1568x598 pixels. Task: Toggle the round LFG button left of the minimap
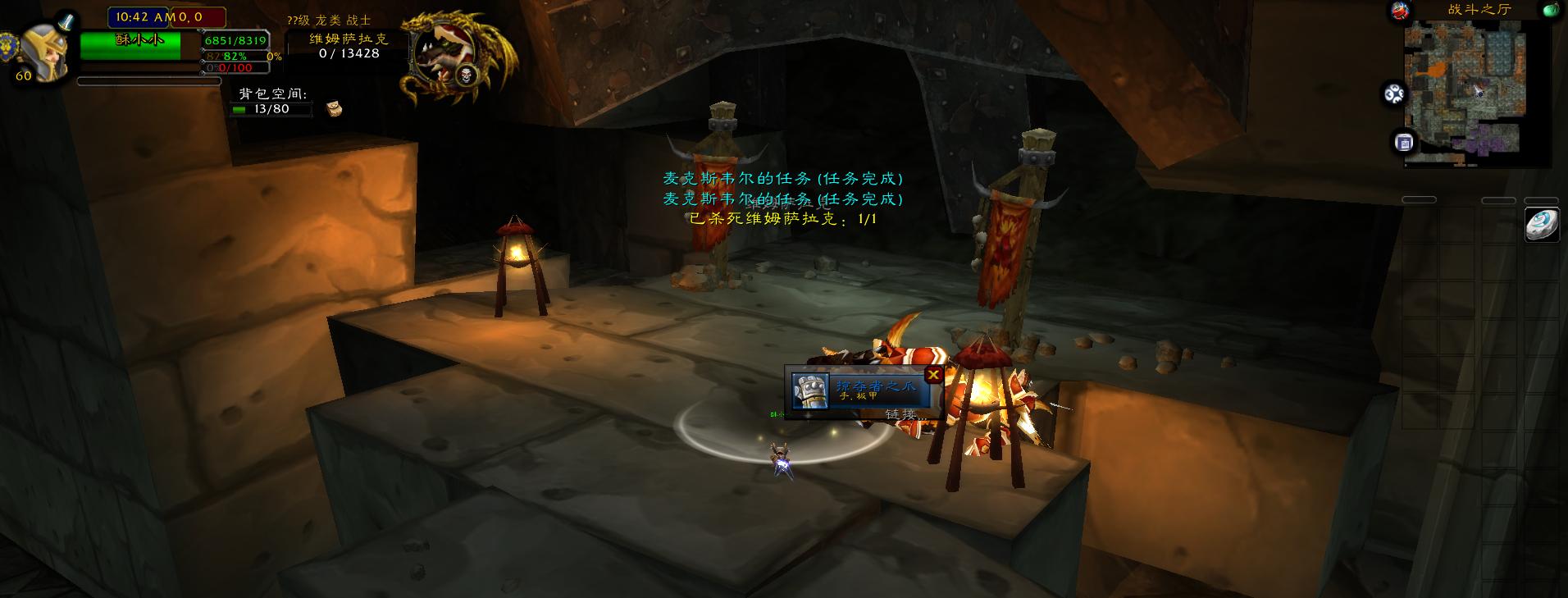pyautogui.click(x=1395, y=92)
